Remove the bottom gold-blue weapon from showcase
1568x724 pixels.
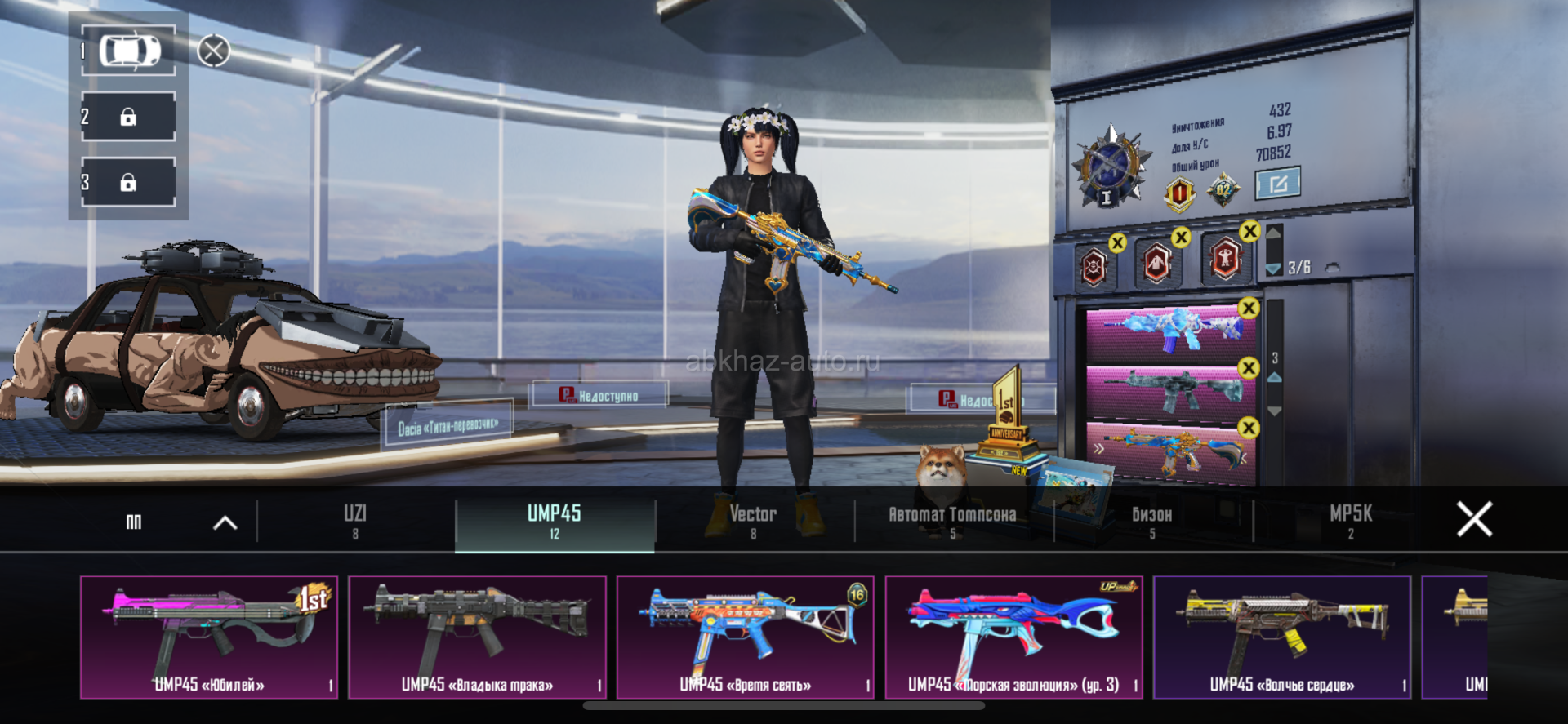click(1249, 428)
